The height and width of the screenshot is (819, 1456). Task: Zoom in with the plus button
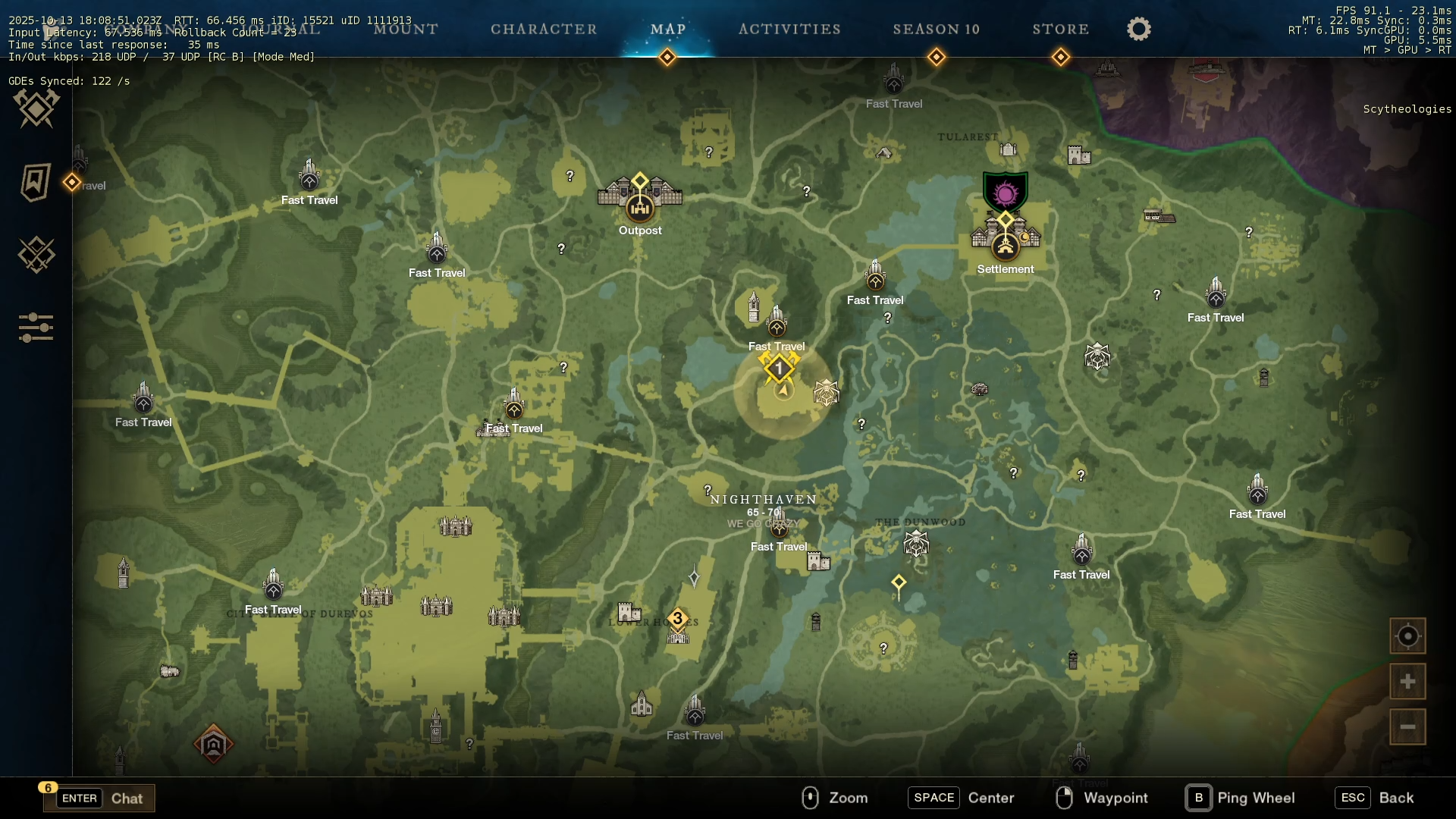(1407, 682)
